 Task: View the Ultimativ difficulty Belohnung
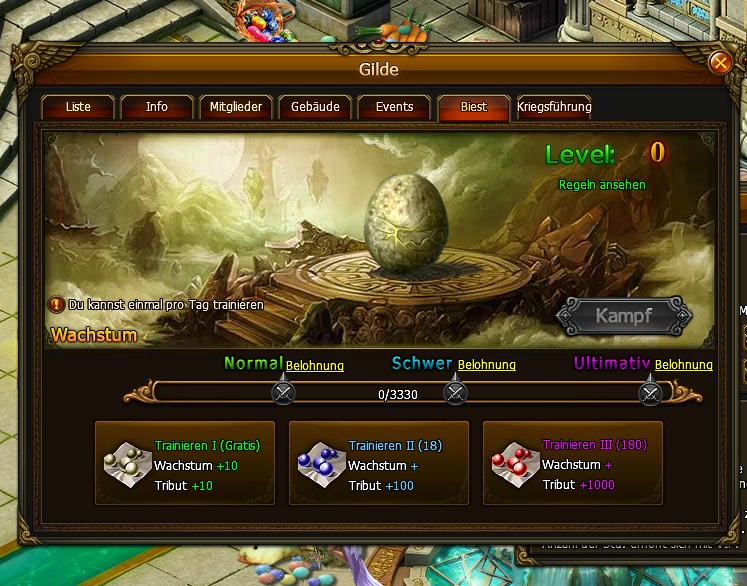click(684, 366)
